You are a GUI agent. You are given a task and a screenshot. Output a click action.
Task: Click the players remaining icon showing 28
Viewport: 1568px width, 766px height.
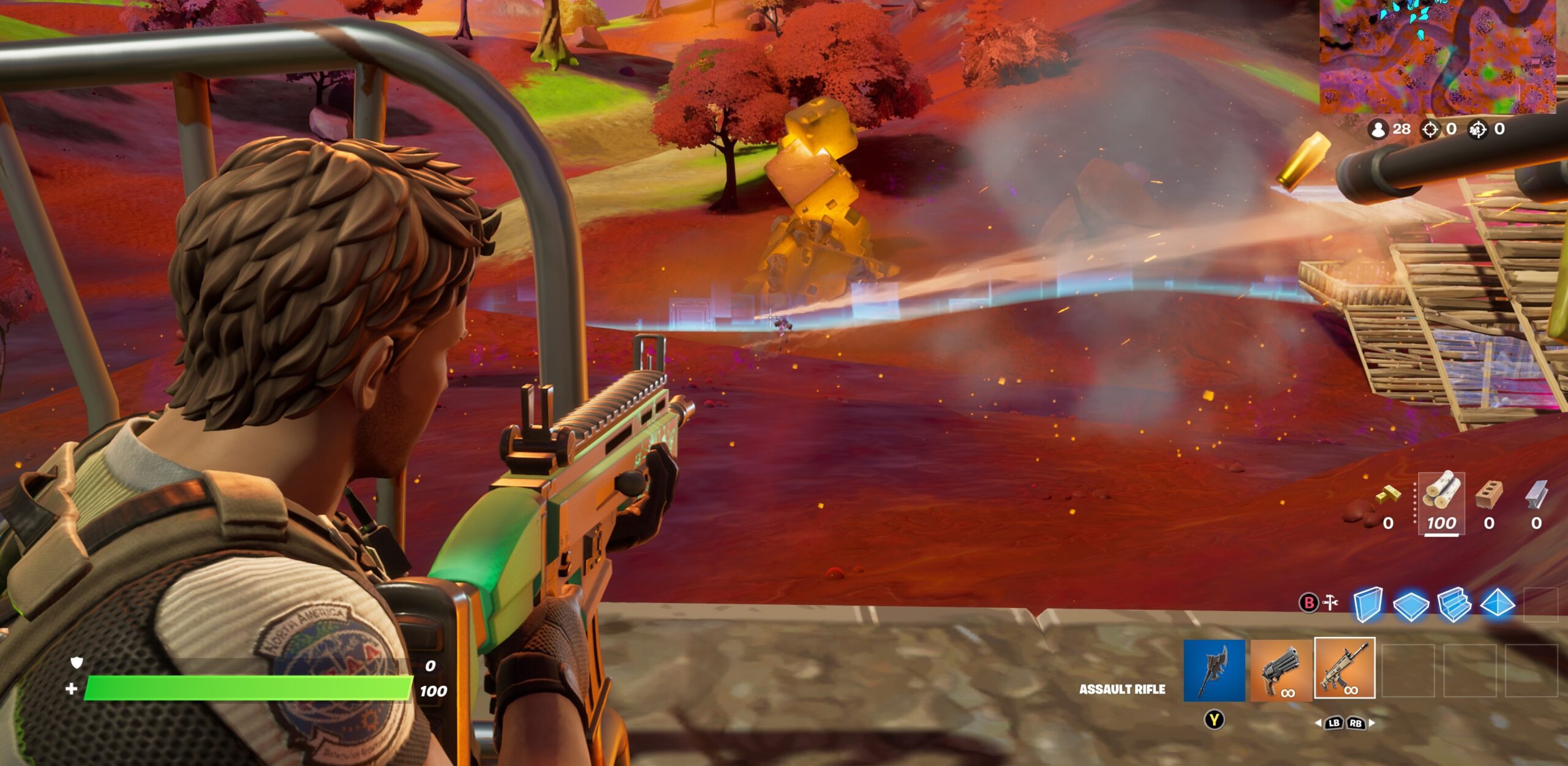tap(1378, 130)
